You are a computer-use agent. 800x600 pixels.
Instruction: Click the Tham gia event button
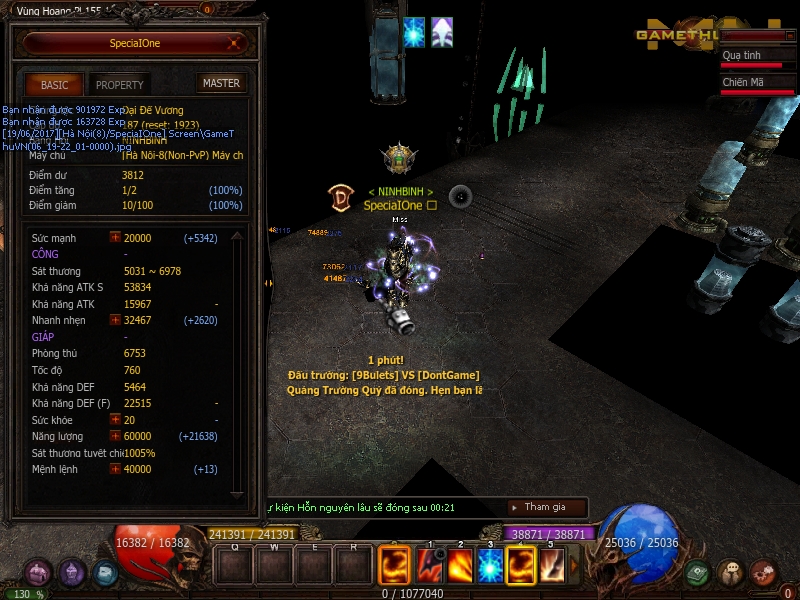click(x=545, y=507)
